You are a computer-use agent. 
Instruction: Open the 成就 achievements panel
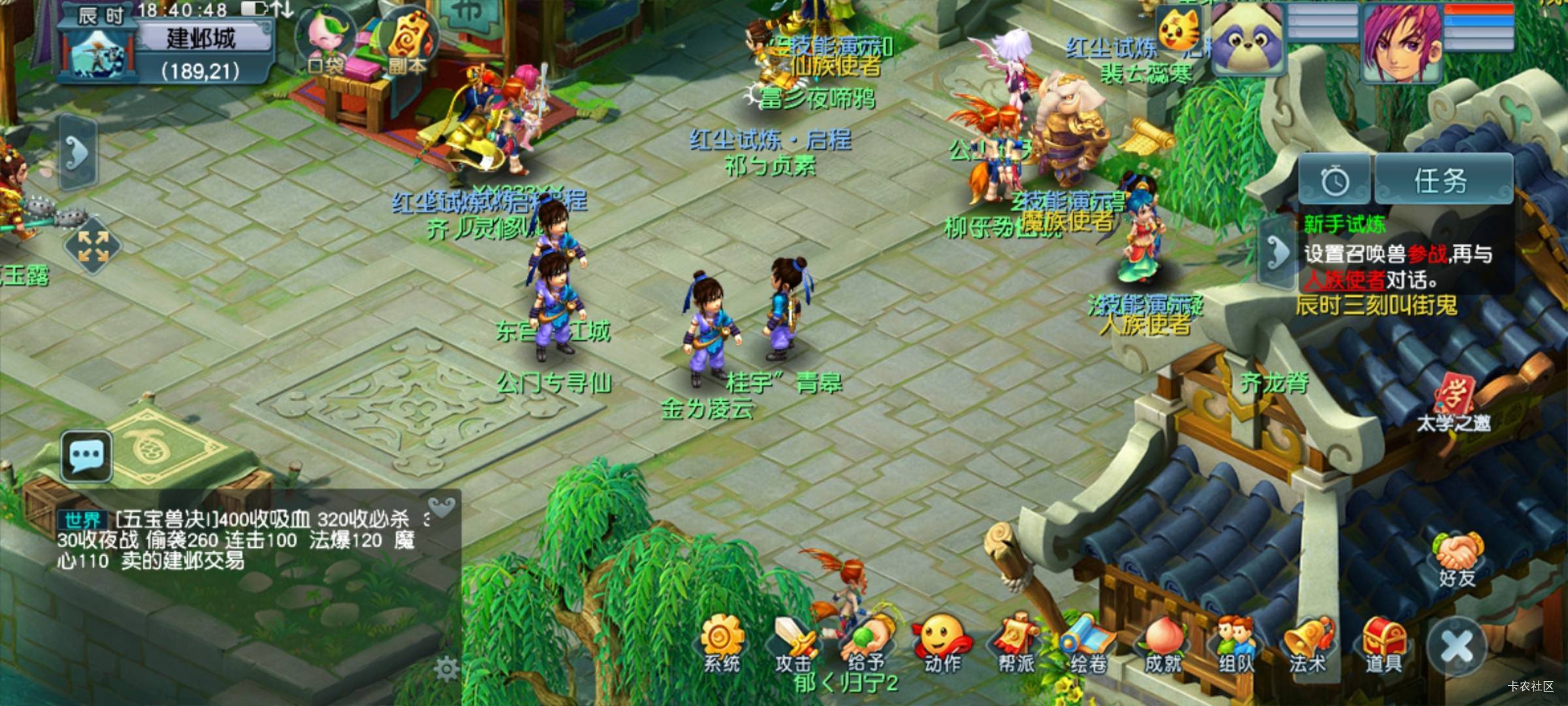click(1163, 644)
